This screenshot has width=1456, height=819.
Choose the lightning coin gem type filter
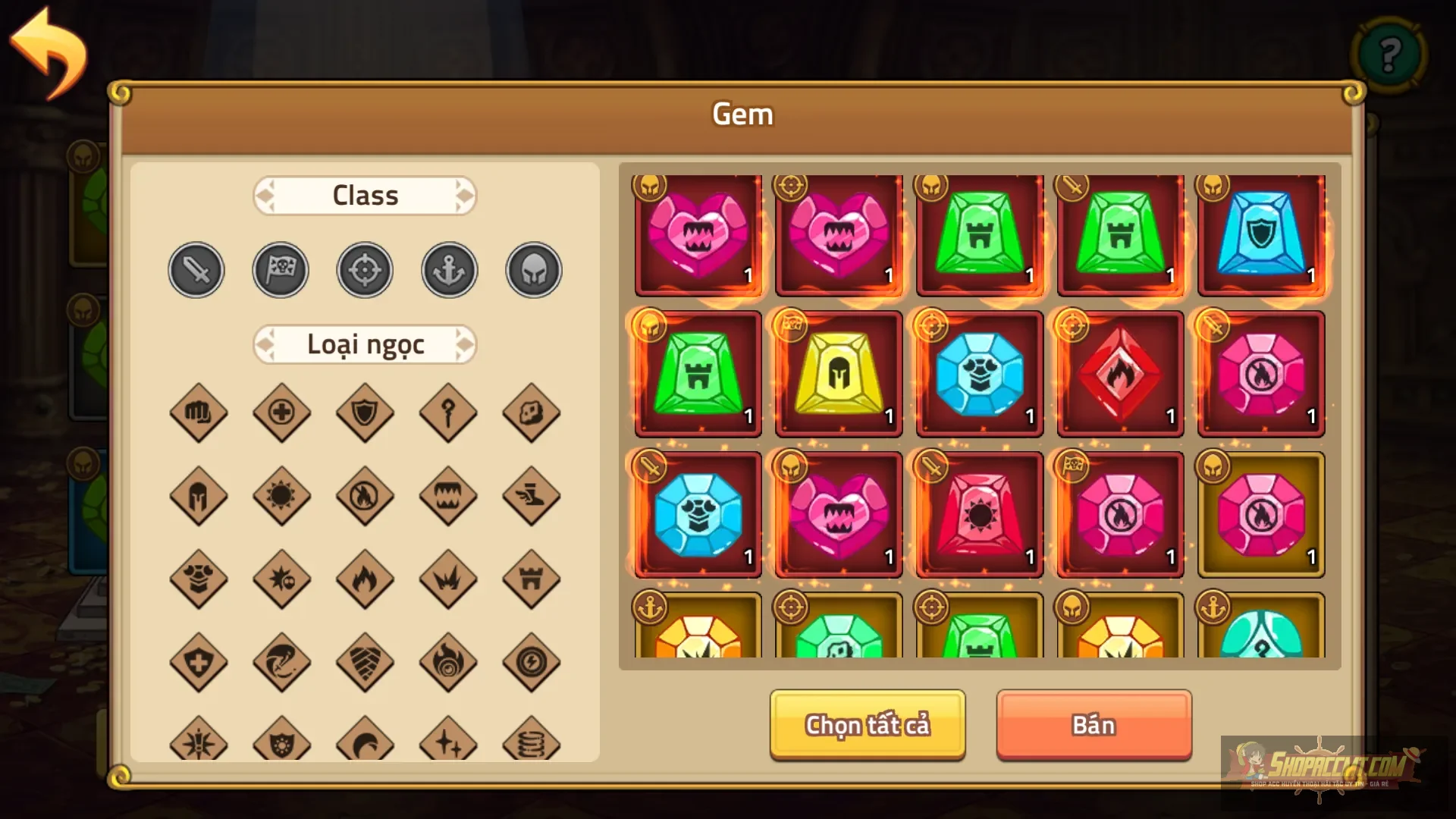click(x=532, y=664)
